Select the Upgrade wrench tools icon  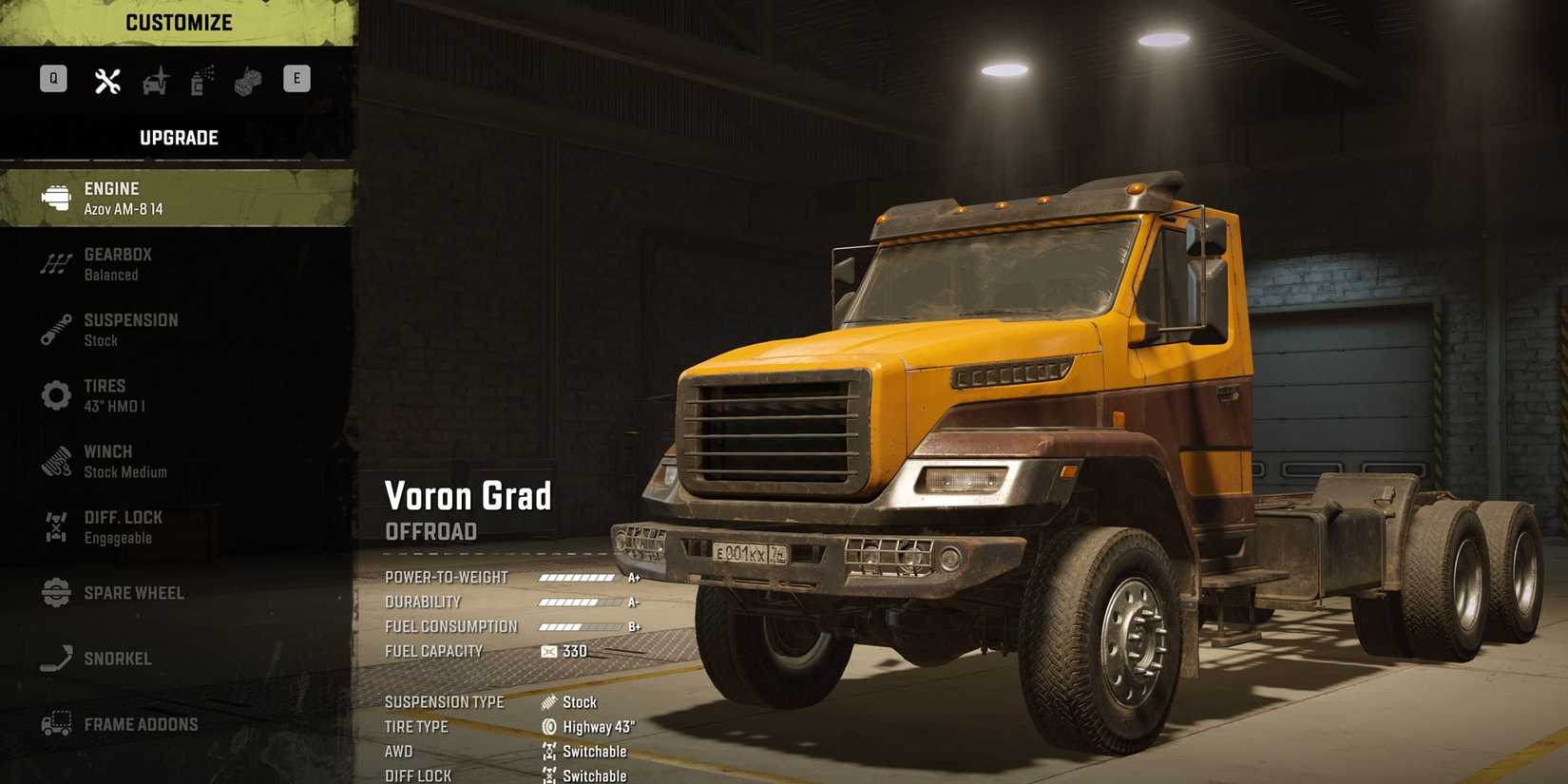[106, 79]
